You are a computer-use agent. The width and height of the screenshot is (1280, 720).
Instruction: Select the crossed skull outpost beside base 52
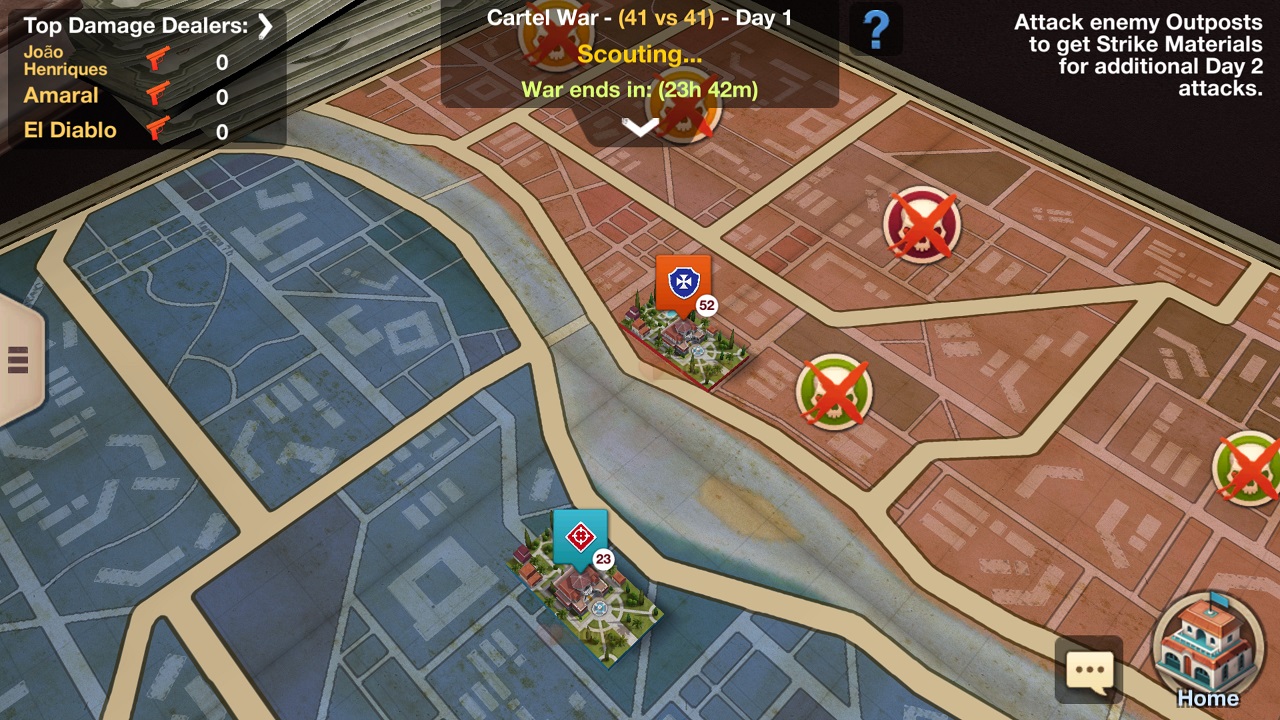pos(834,391)
